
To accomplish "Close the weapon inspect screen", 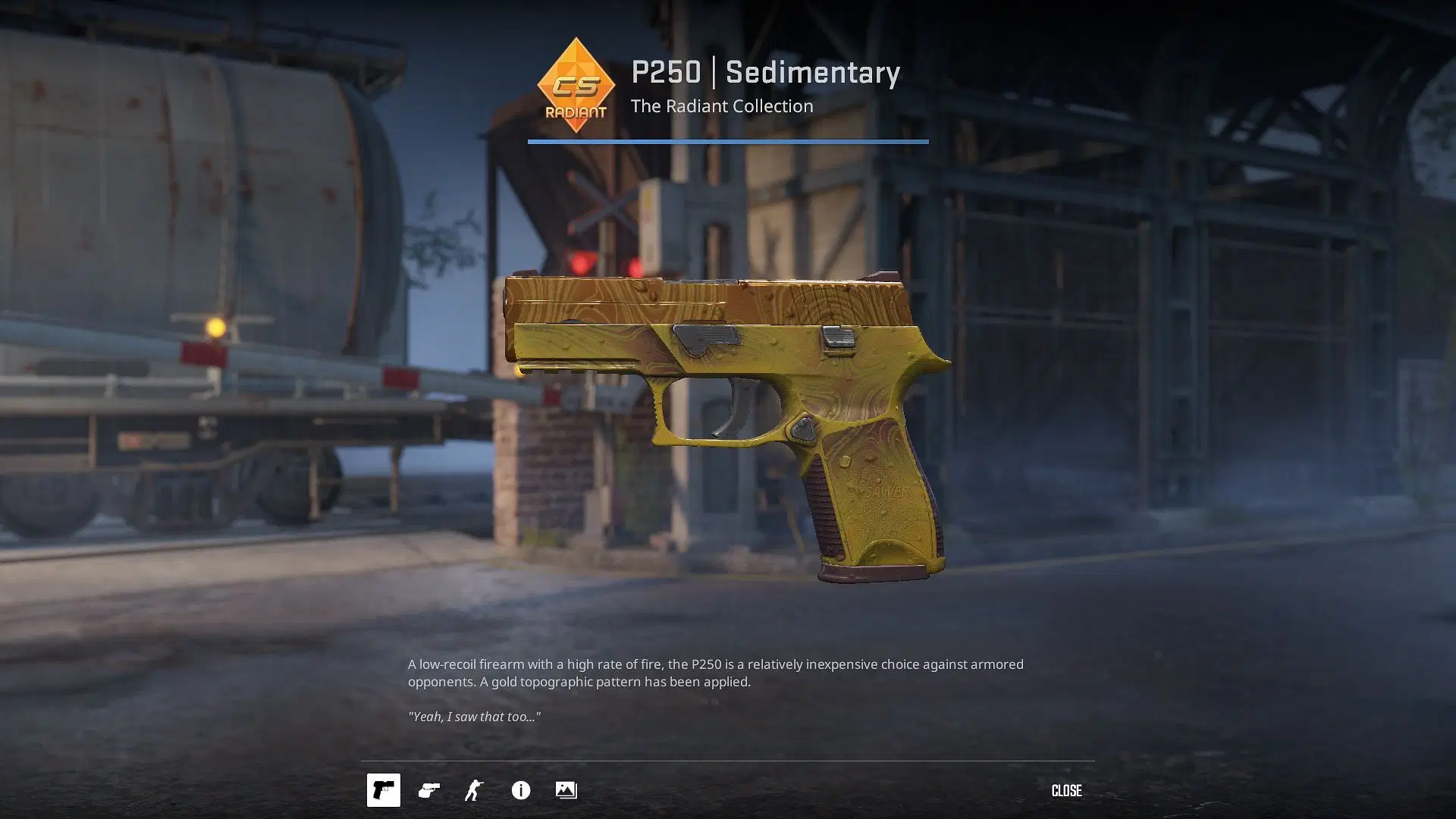I will coord(1066,790).
